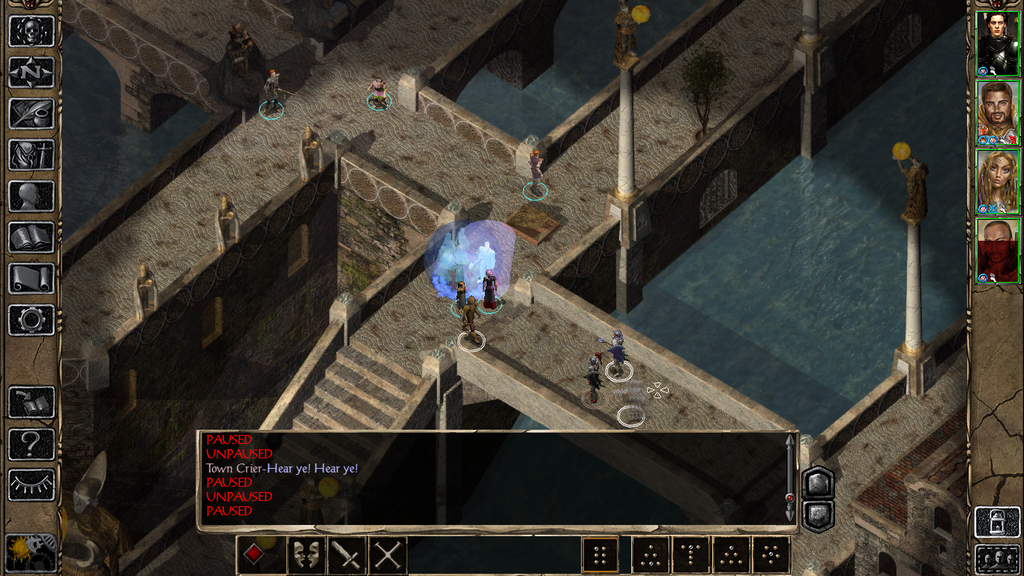Open the priest scroll

pos(31,278)
